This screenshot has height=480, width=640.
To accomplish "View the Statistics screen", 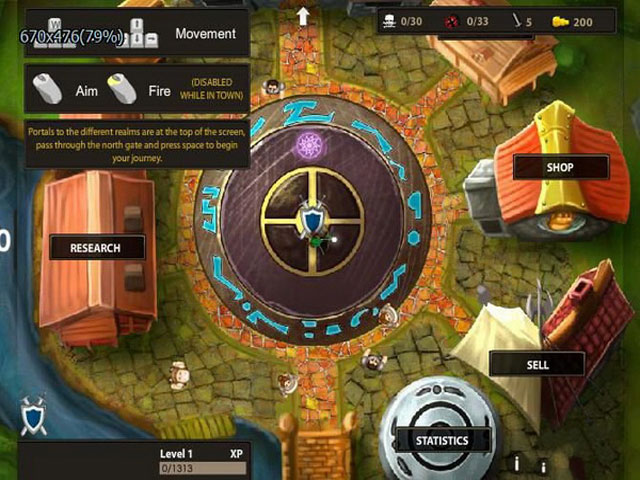I will (442, 440).
